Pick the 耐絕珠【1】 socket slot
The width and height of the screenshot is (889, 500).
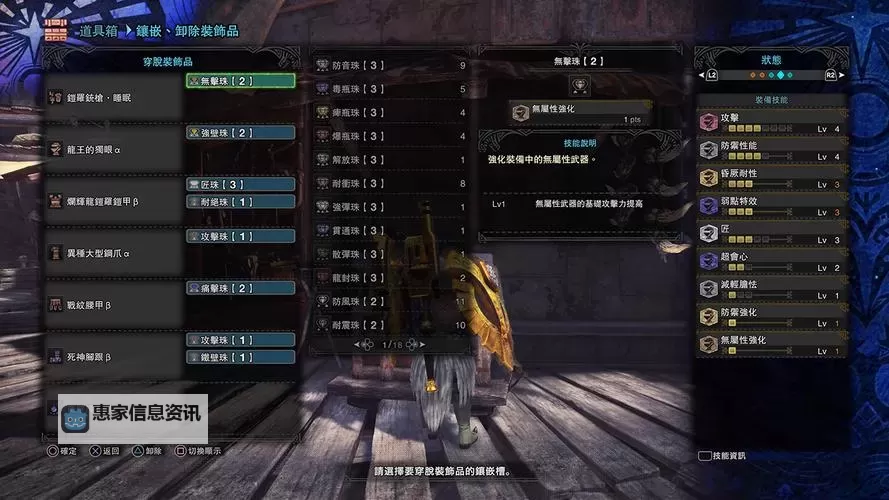(x=240, y=201)
